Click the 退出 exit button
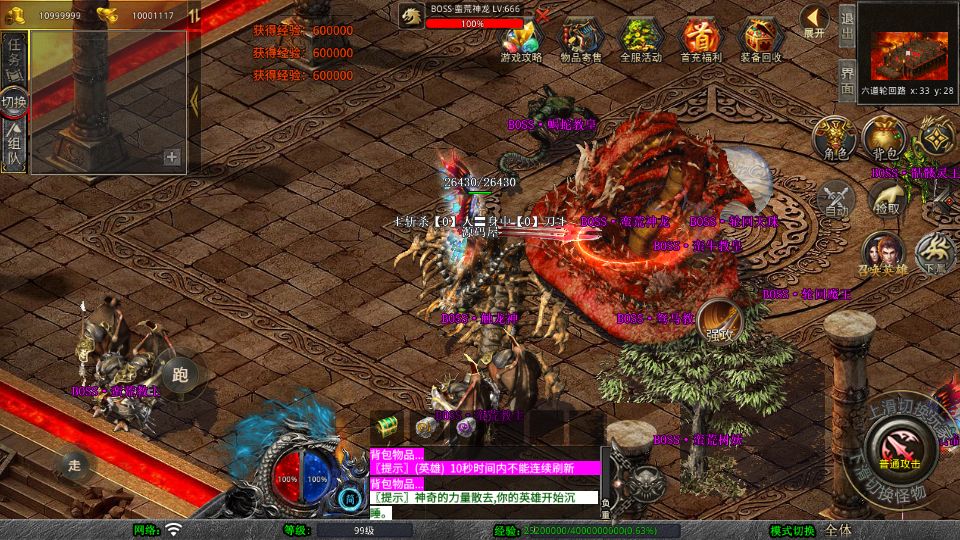 pos(846,23)
